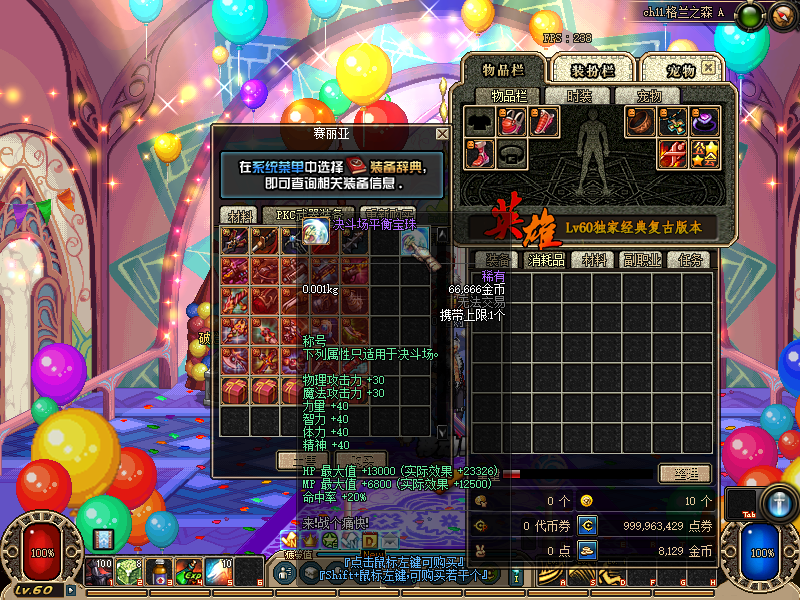Switch to the 装扮栏 top tab
Image resolution: width=800 pixels, height=600 pixels.
[593, 70]
